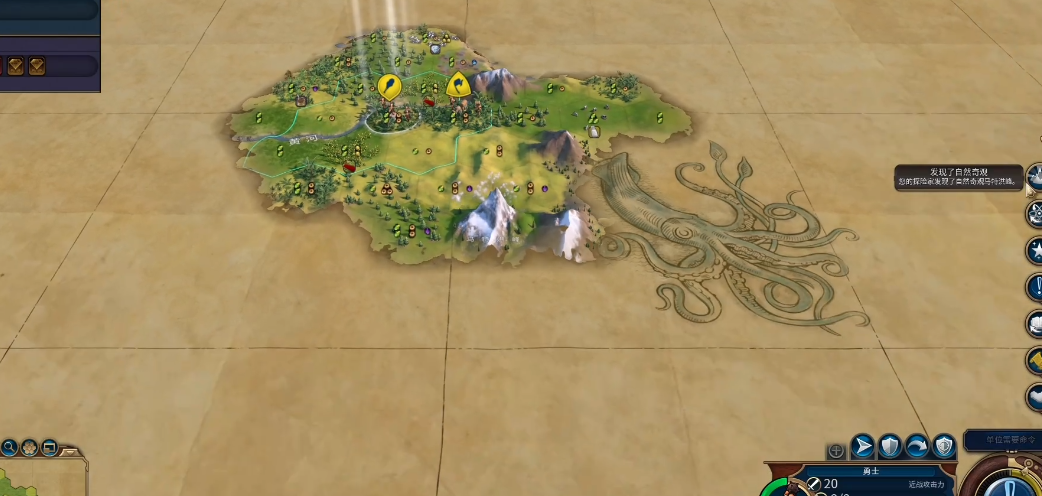The height and width of the screenshot is (496, 1042).
Task: Click the move-to arrow unit action
Action: [x=863, y=447]
